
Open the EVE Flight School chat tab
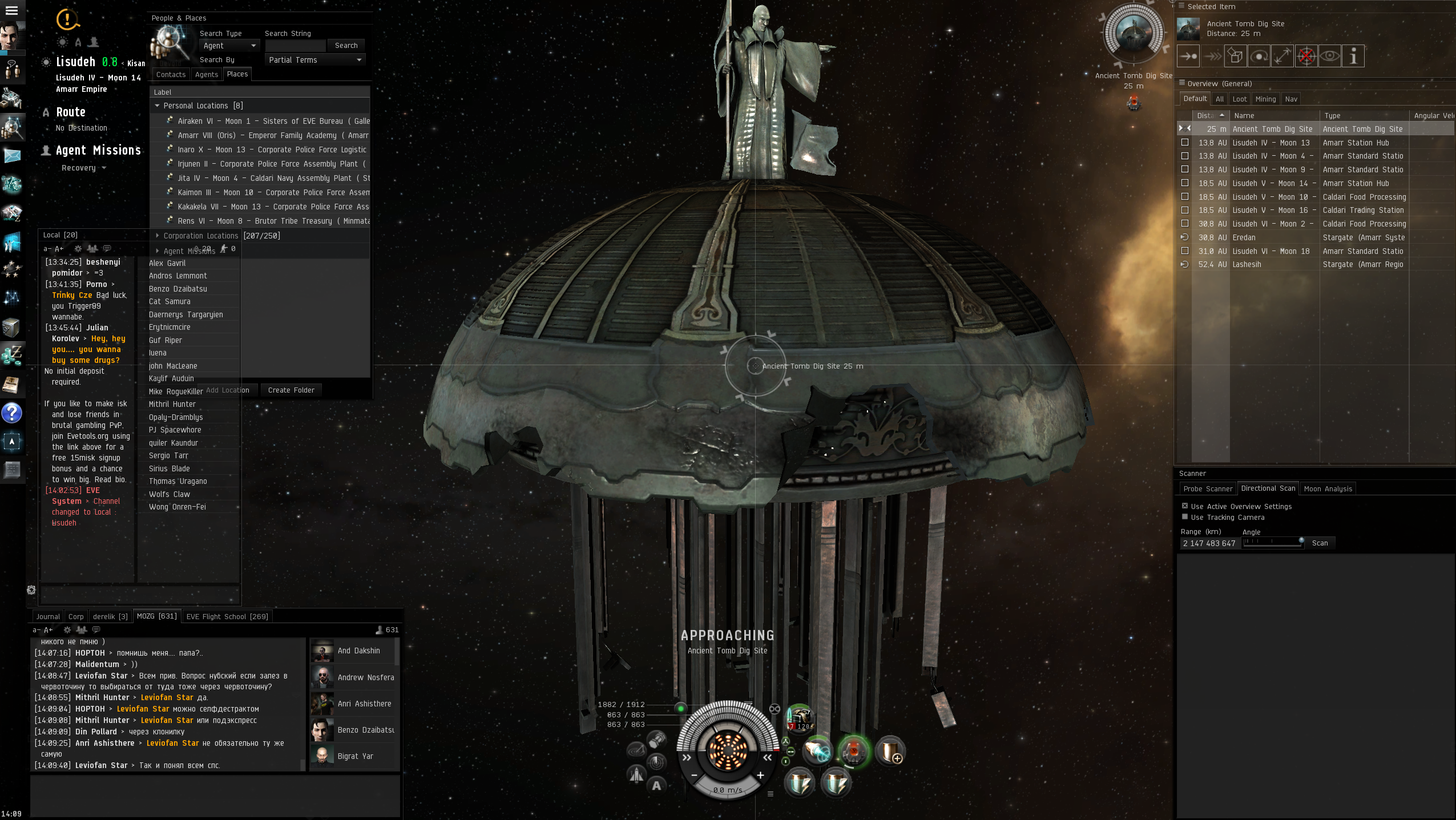click(x=227, y=616)
